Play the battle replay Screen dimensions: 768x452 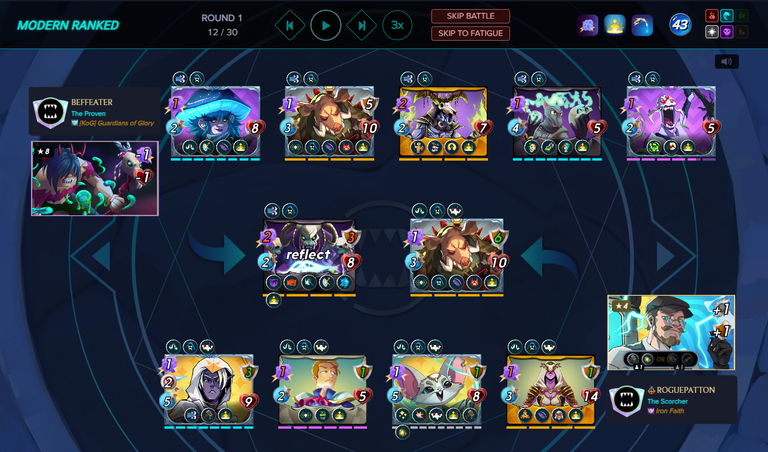326,25
